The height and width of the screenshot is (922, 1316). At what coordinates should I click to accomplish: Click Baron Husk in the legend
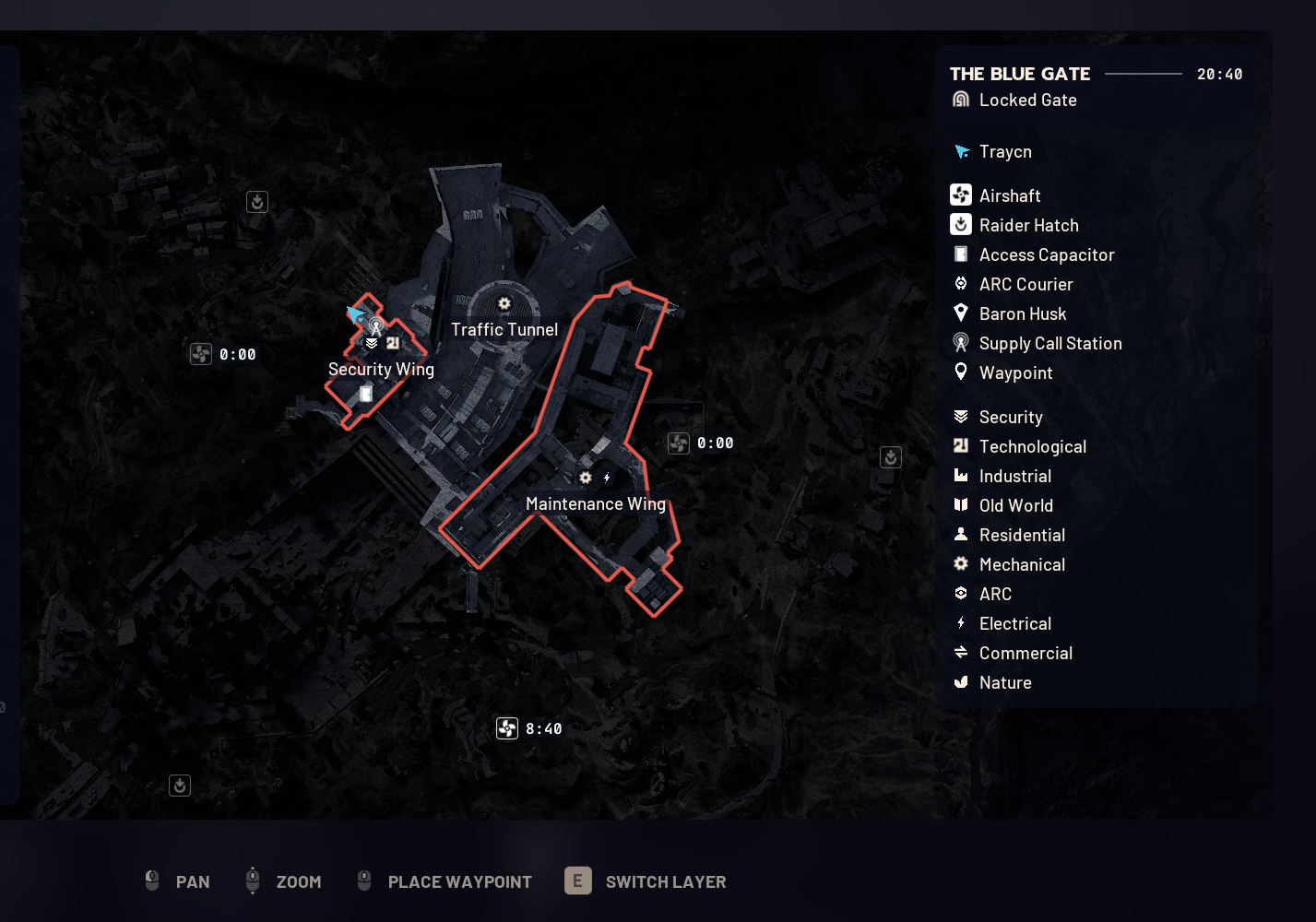point(1022,313)
